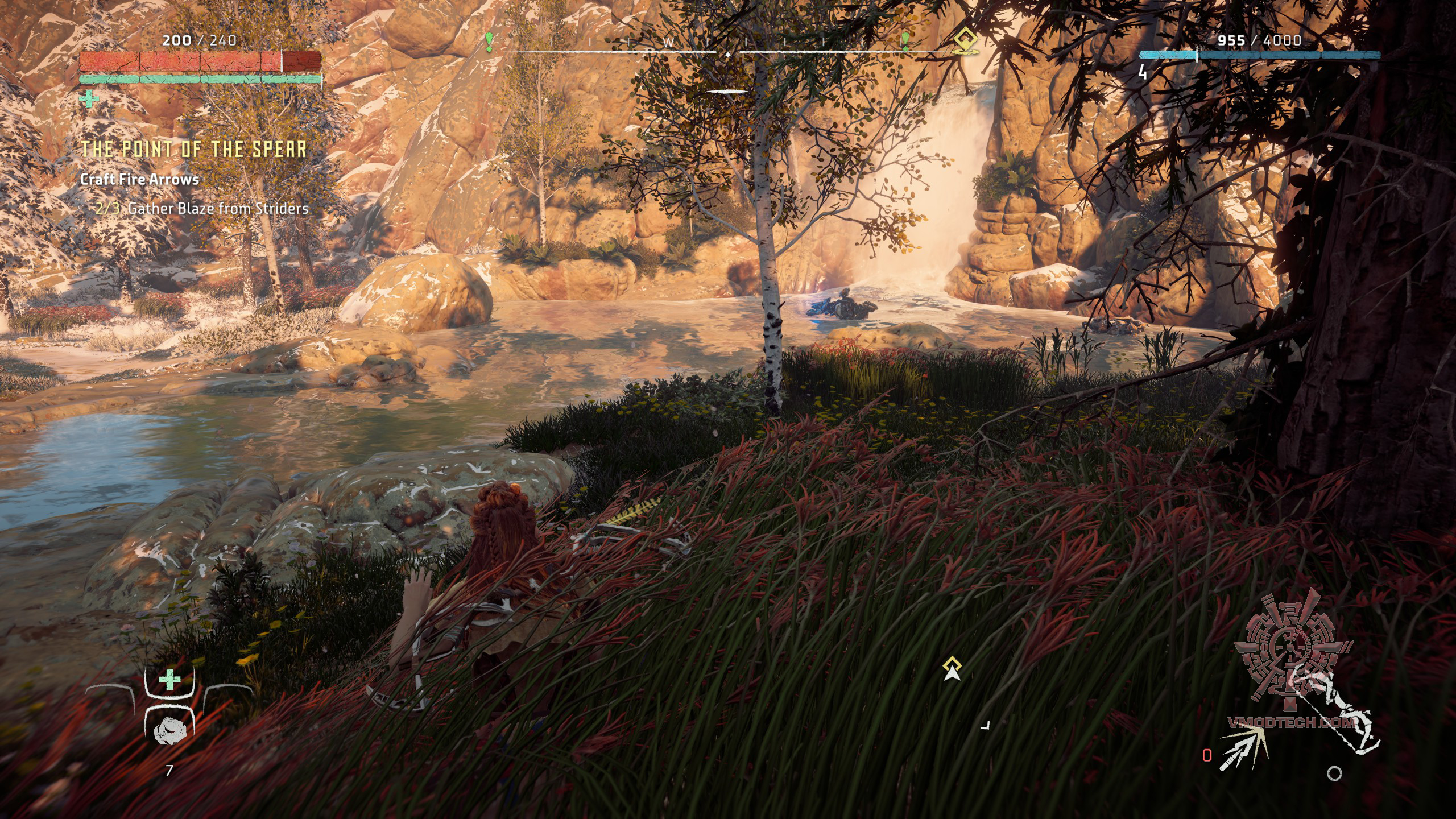Select the Gather Blaze from Striders objective
The width and height of the screenshot is (1456, 819).
click(x=218, y=208)
